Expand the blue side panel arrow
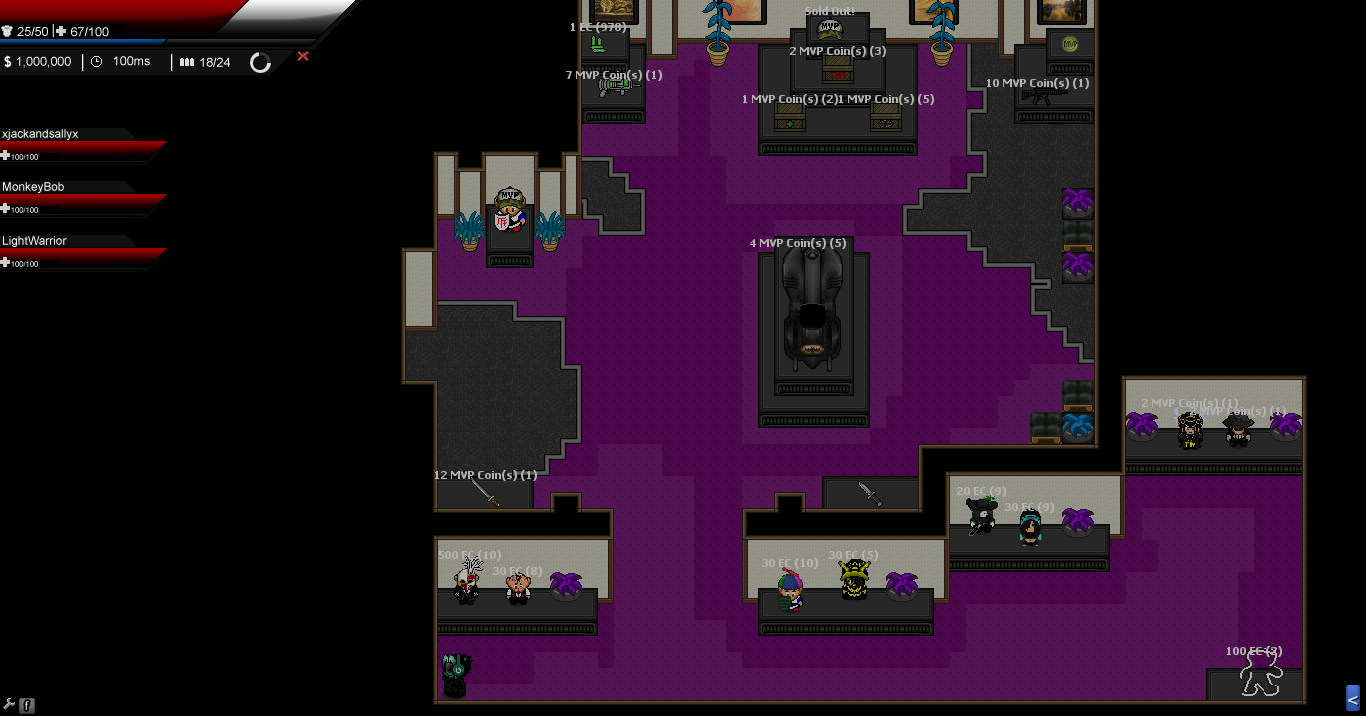 click(1353, 697)
